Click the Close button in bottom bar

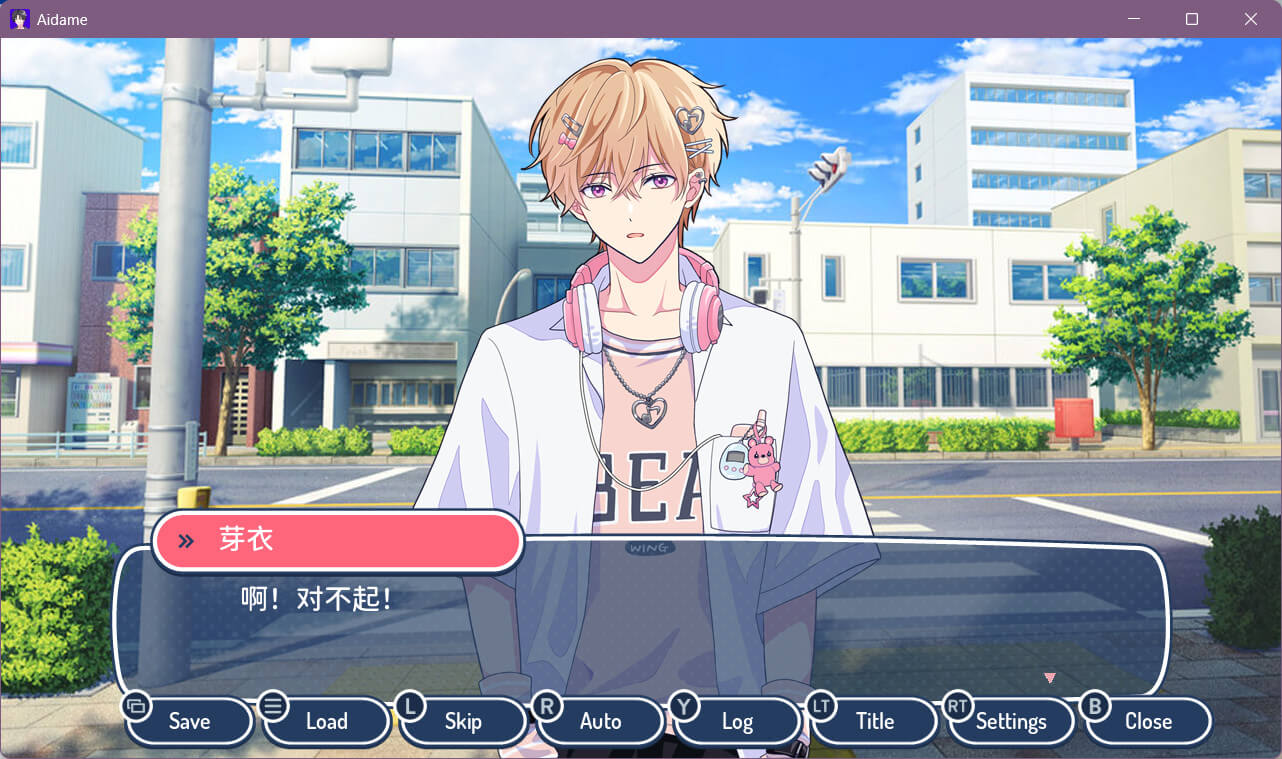tap(1148, 721)
